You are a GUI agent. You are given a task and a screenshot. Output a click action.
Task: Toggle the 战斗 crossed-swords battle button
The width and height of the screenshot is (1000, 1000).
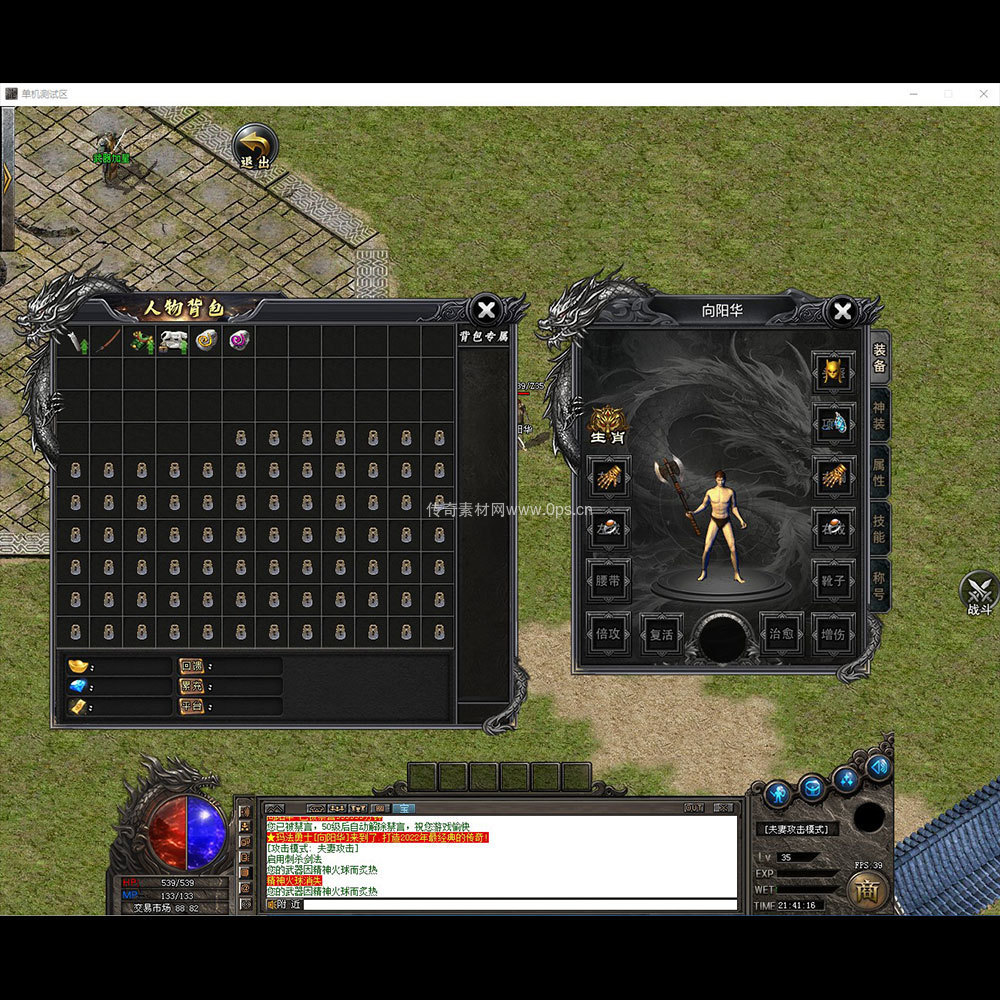pos(979,593)
